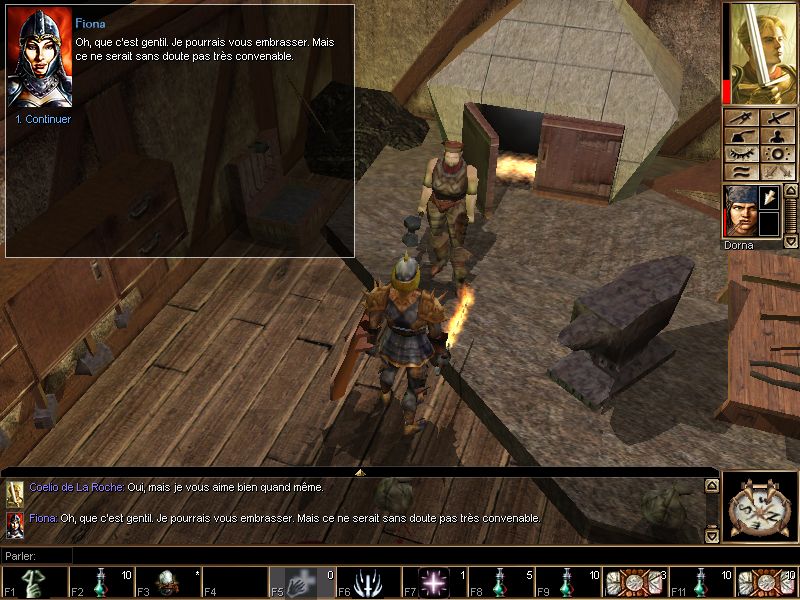The height and width of the screenshot is (600, 800).
Task: Click the party list down arrow
Action: click(790, 242)
